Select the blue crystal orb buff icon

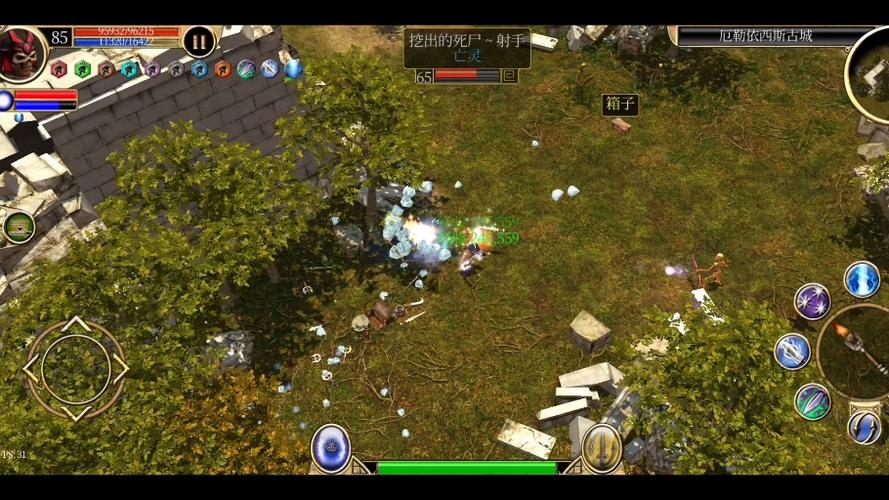pyautogui.click(x=293, y=69)
